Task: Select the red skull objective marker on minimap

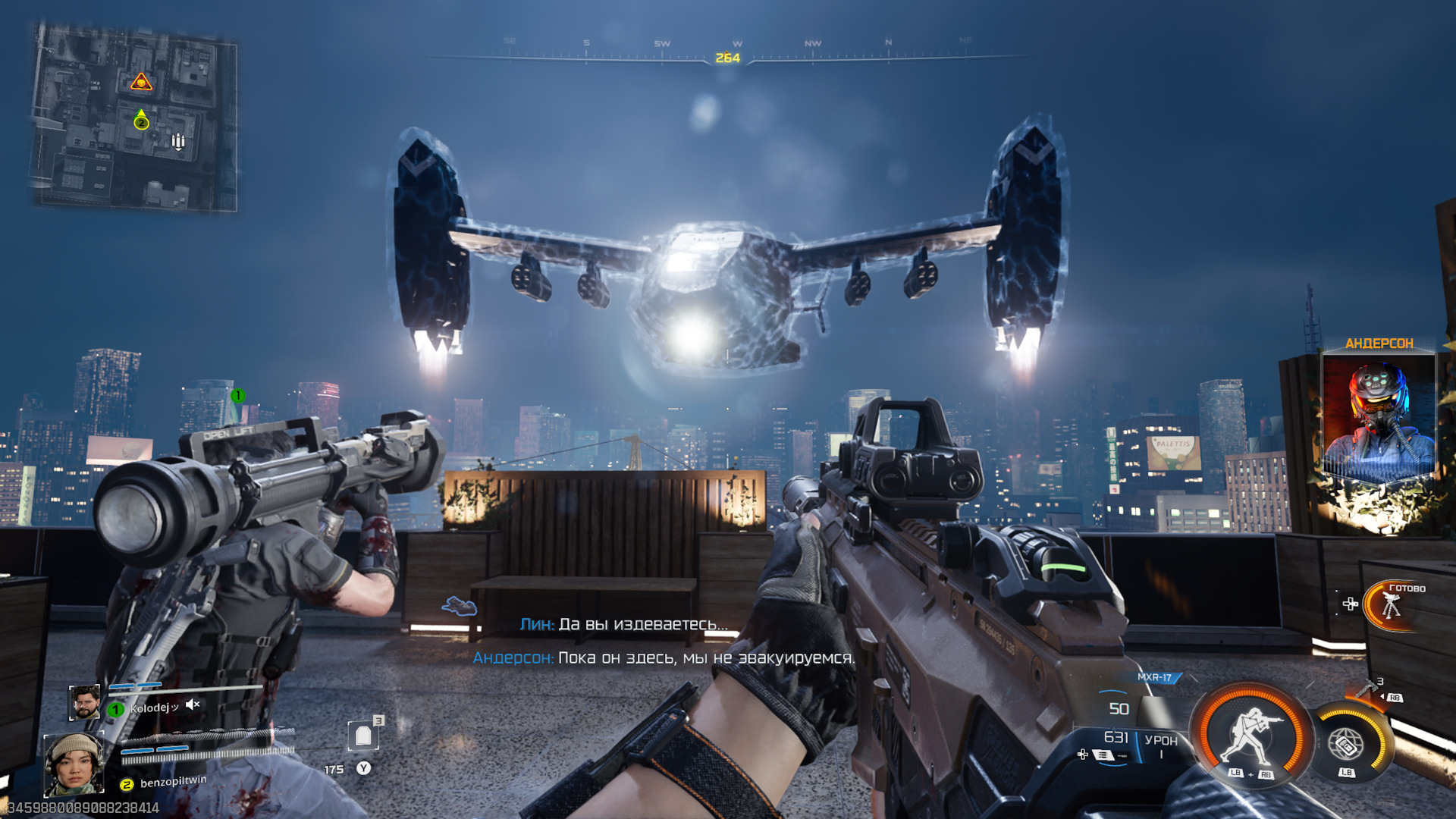Action: click(141, 82)
